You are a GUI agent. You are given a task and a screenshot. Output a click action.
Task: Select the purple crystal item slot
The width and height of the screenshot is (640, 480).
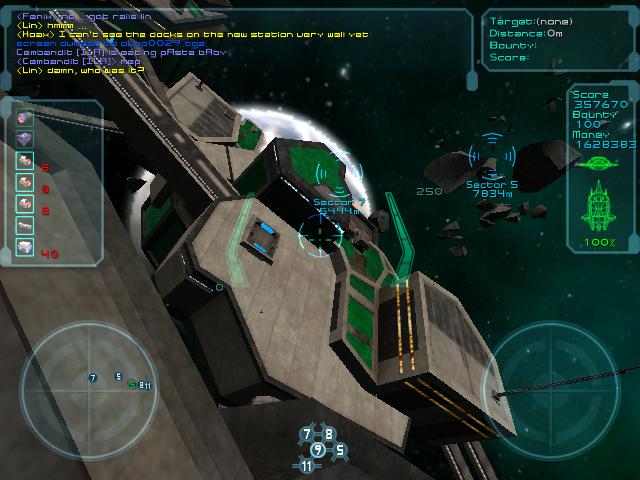(x=25, y=139)
